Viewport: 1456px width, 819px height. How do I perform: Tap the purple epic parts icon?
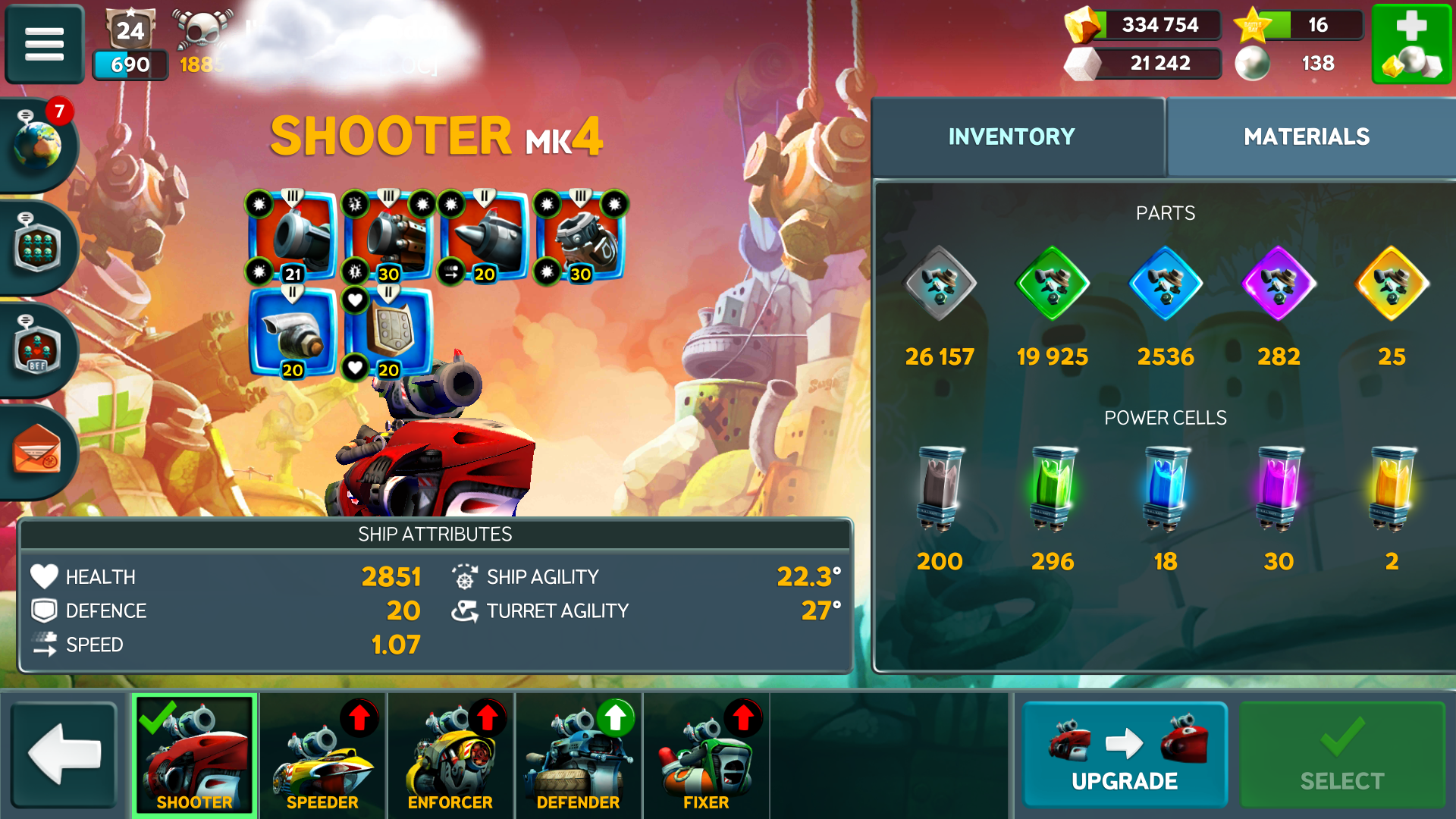1279,284
